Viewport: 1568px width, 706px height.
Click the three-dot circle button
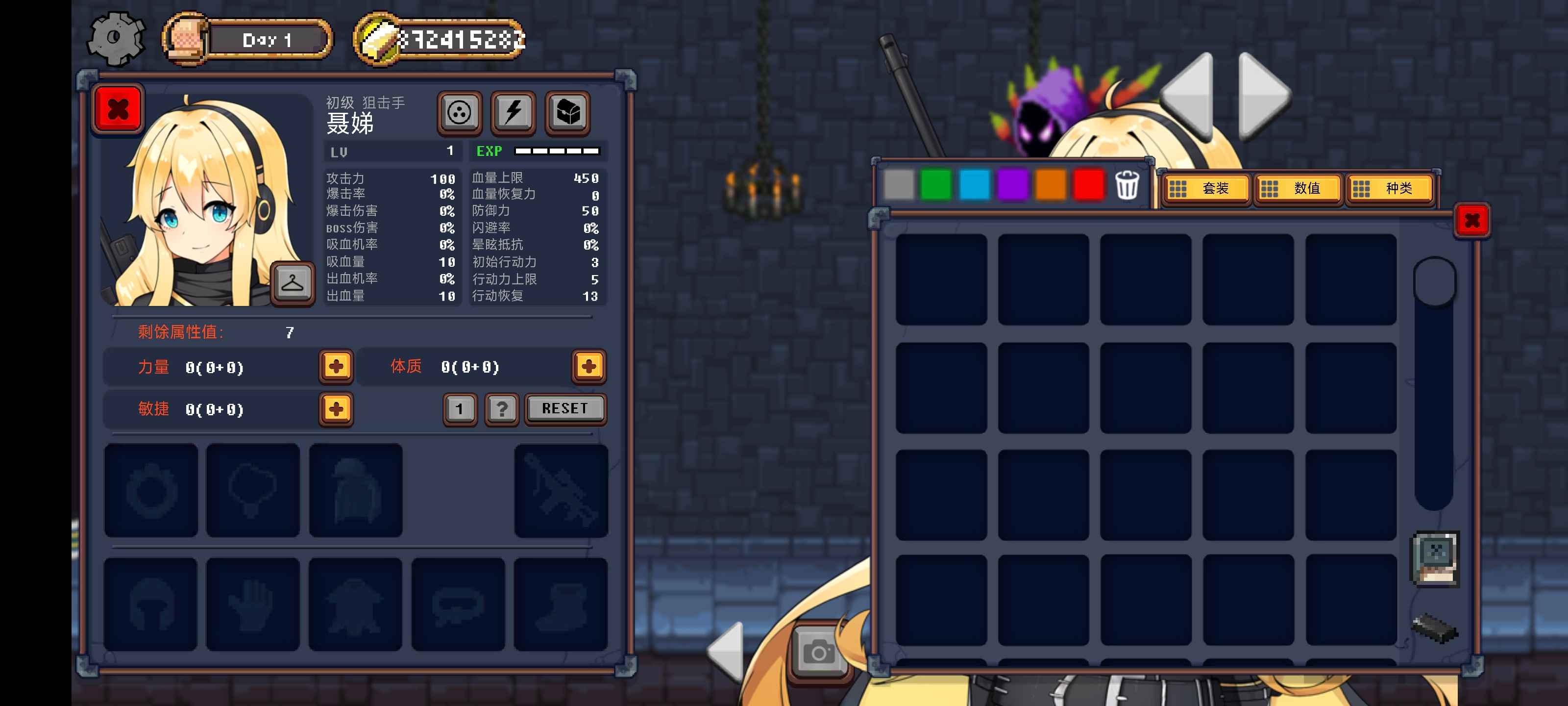point(460,113)
